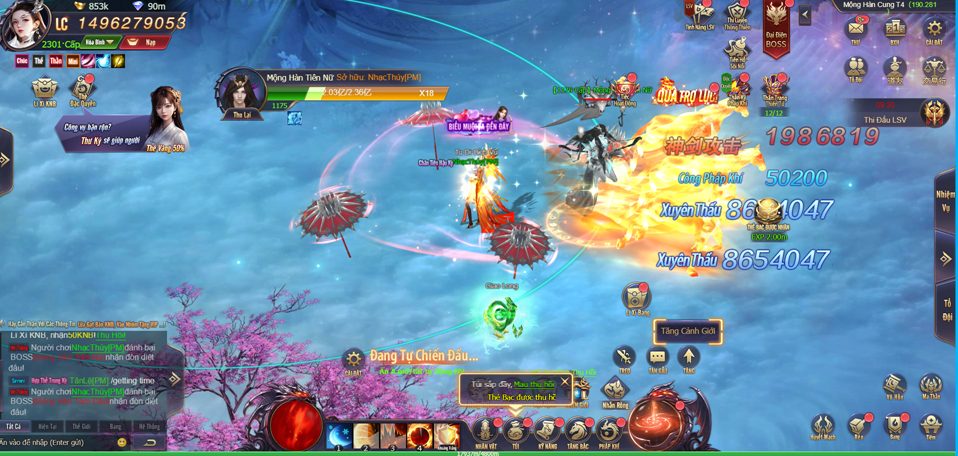This screenshot has height=456, width=958.
Task: Open the Túi bag icon
Action: pos(516,432)
